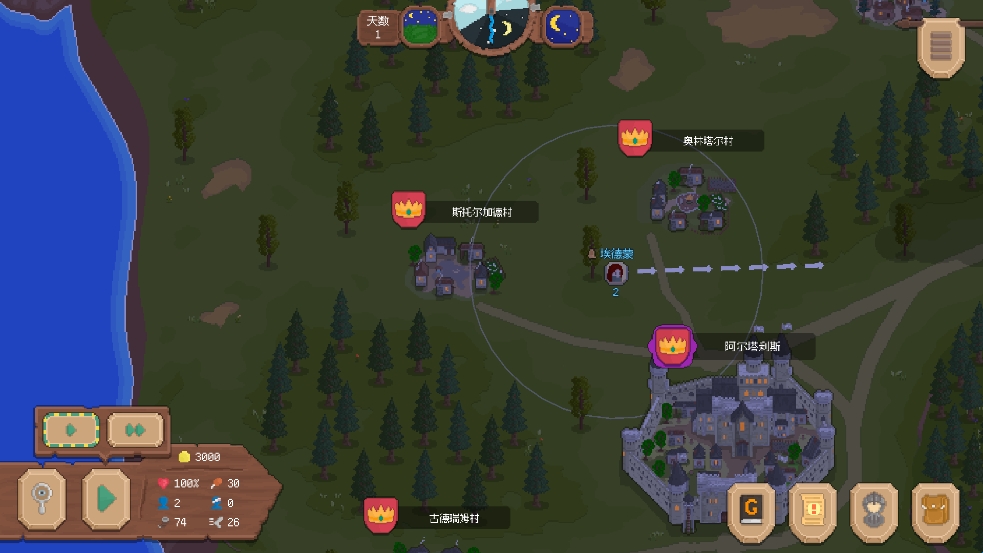Activate the magnifying glass scout button
The image size is (983, 553).
click(x=42, y=497)
